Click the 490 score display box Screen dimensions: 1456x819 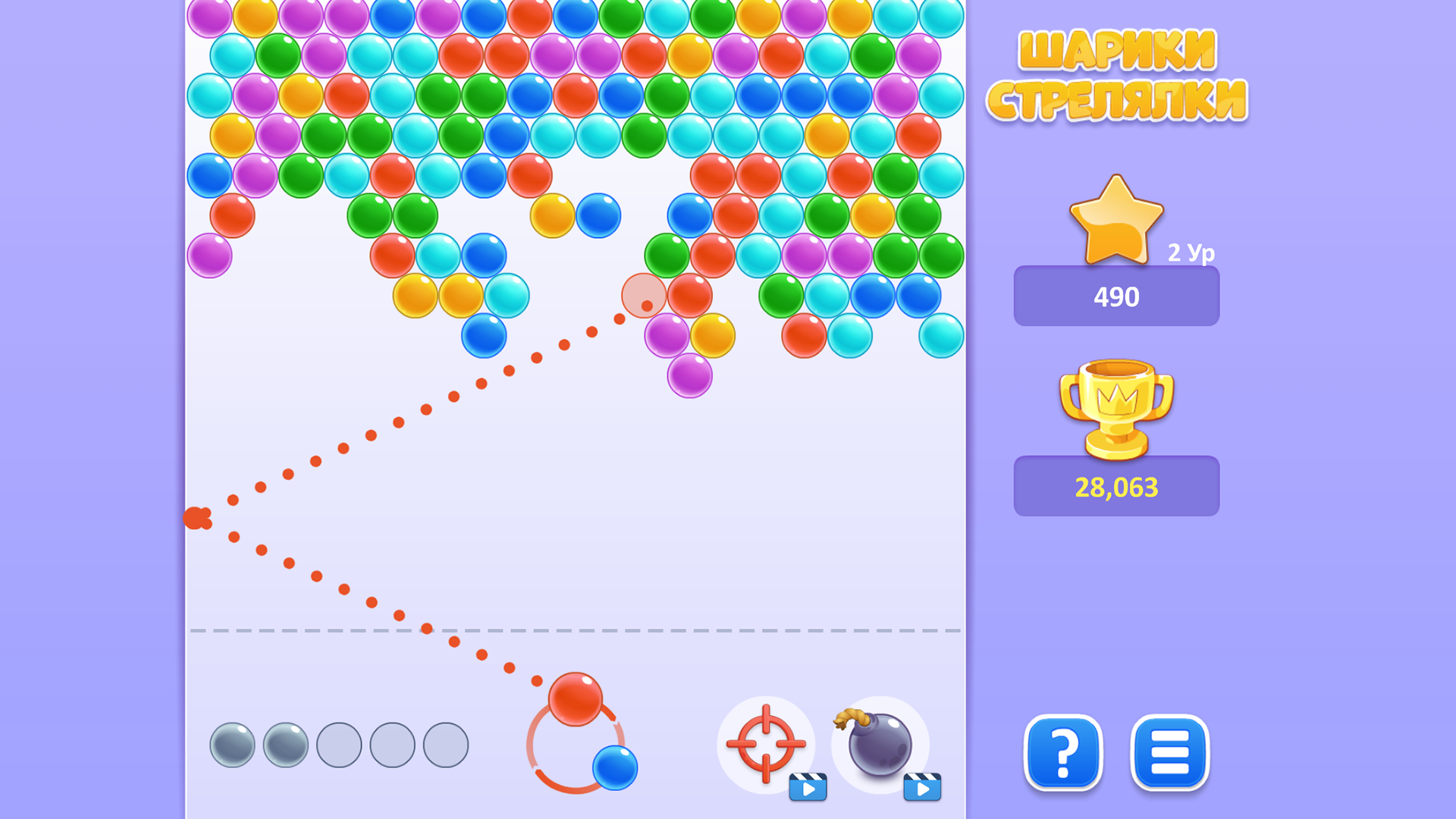tap(1116, 297)
